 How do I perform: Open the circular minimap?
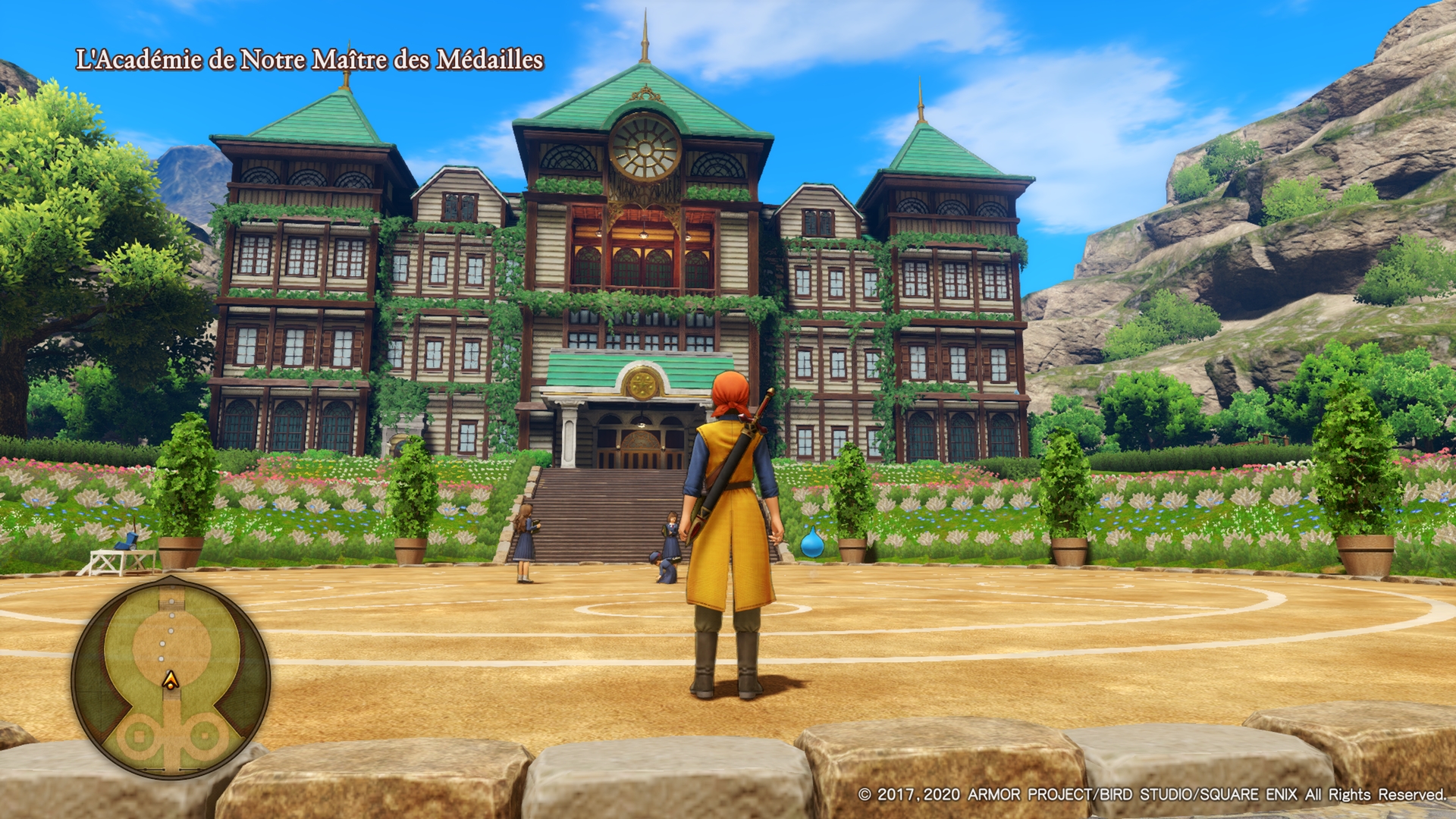[171, 676]
